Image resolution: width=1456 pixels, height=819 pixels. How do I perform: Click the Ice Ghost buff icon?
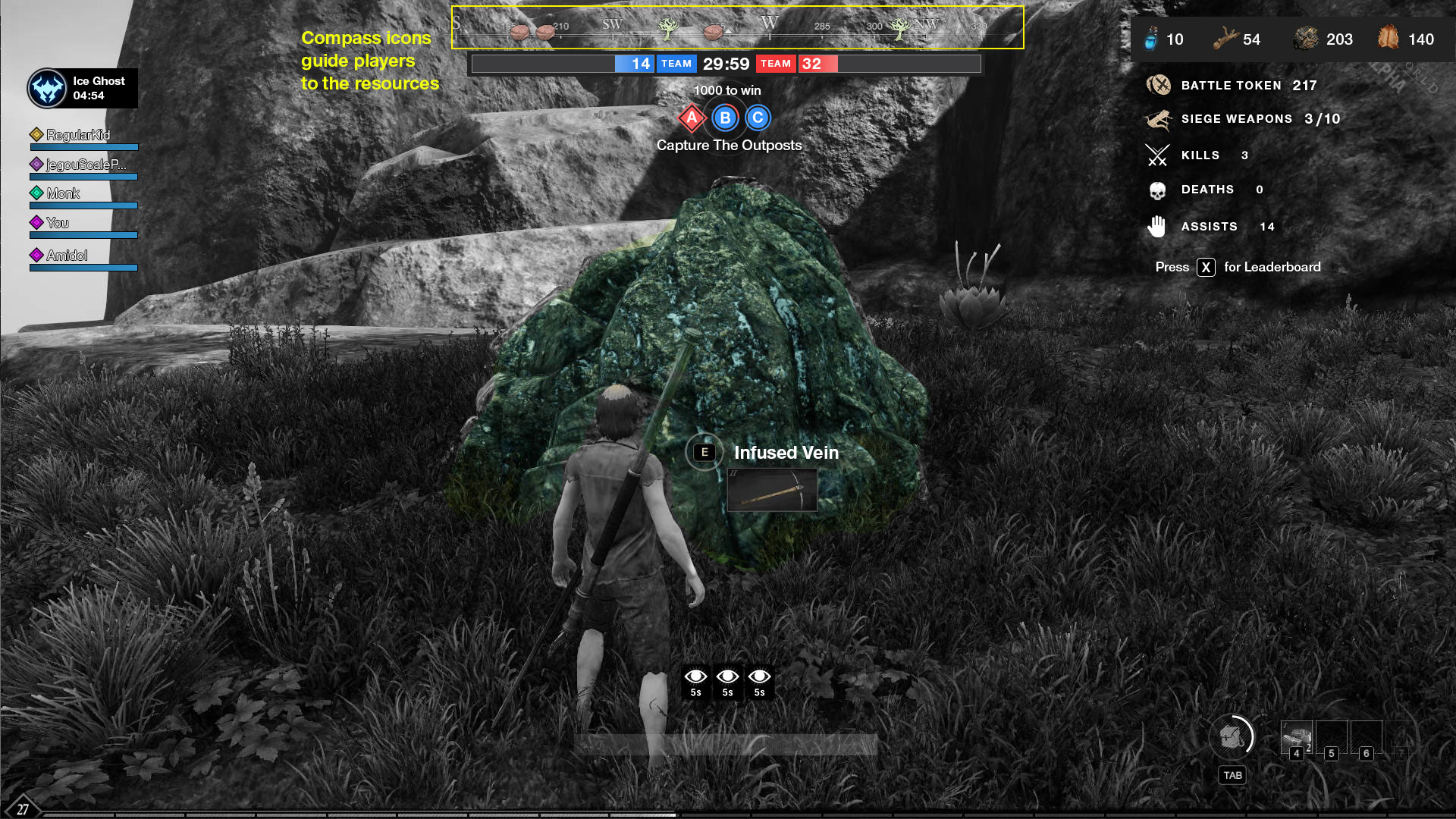click(47, 89)
